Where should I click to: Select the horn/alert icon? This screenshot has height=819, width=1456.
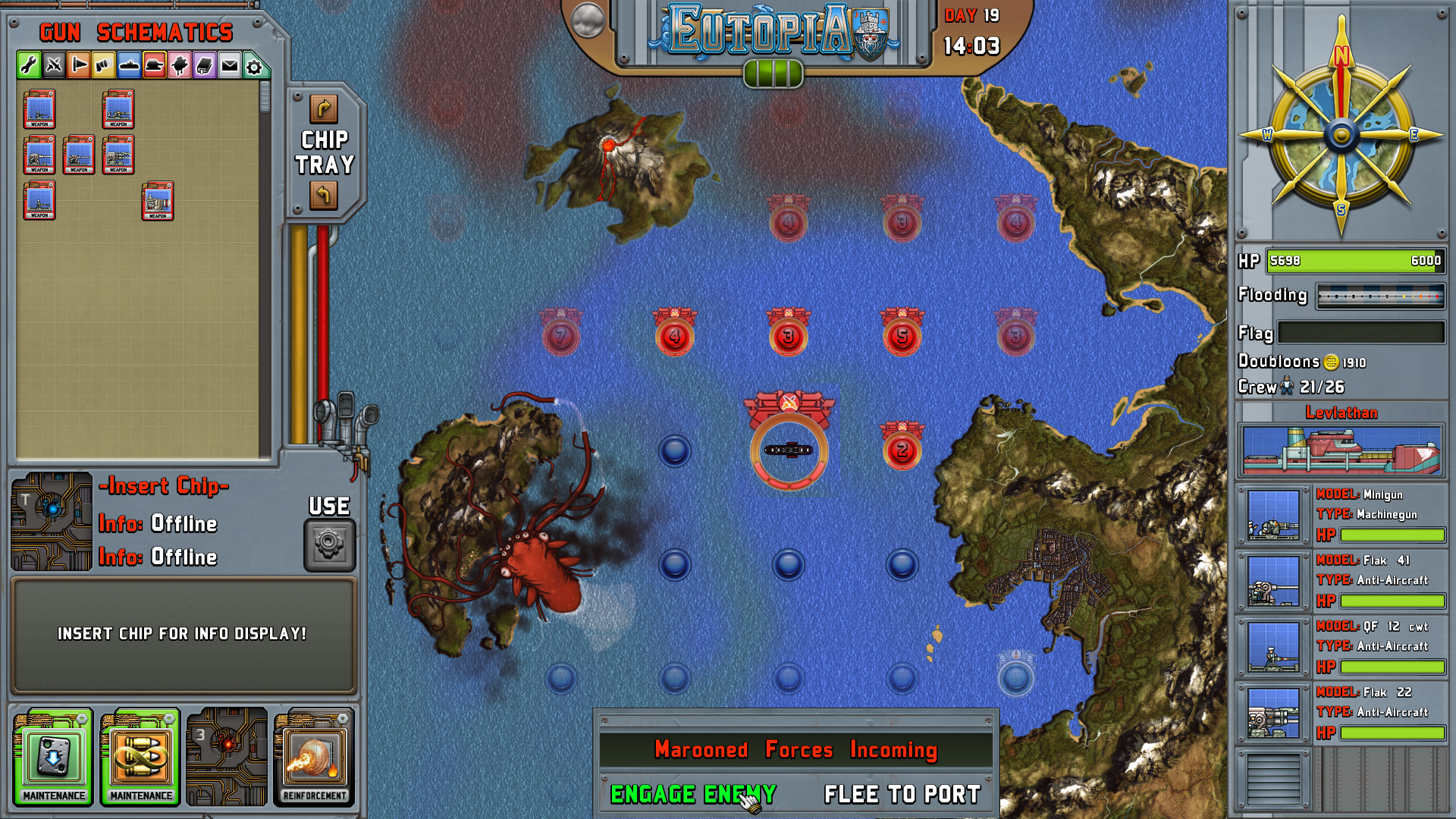(104, 66)
